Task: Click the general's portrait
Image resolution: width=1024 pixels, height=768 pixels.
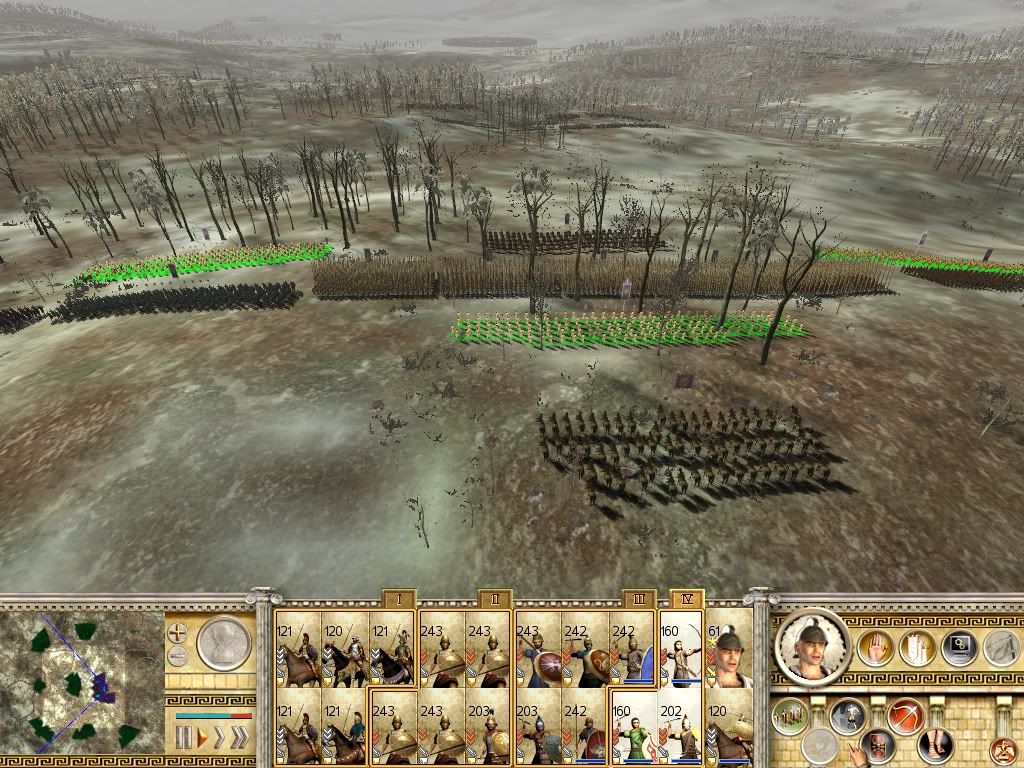Action: 812,647
